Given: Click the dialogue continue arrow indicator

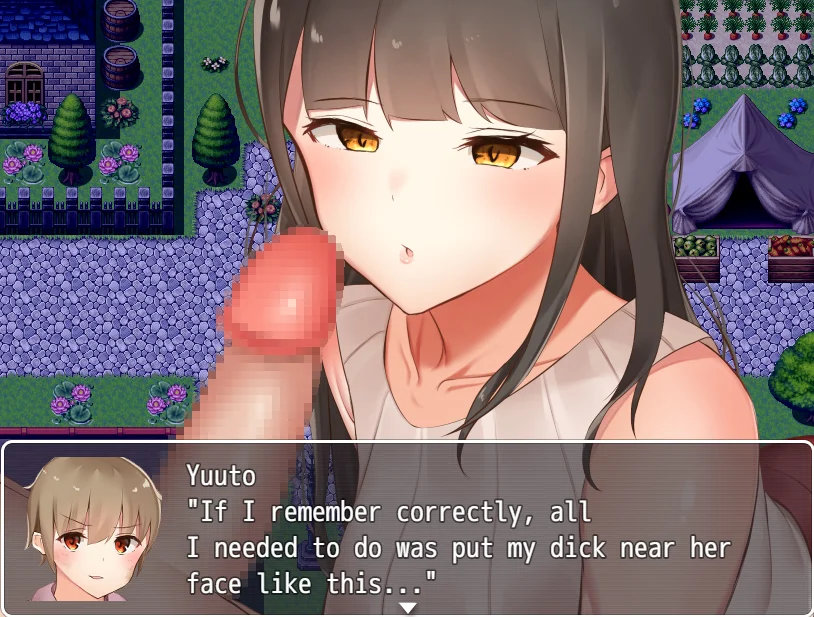Looking at the screenshot, I should (407, 606).
